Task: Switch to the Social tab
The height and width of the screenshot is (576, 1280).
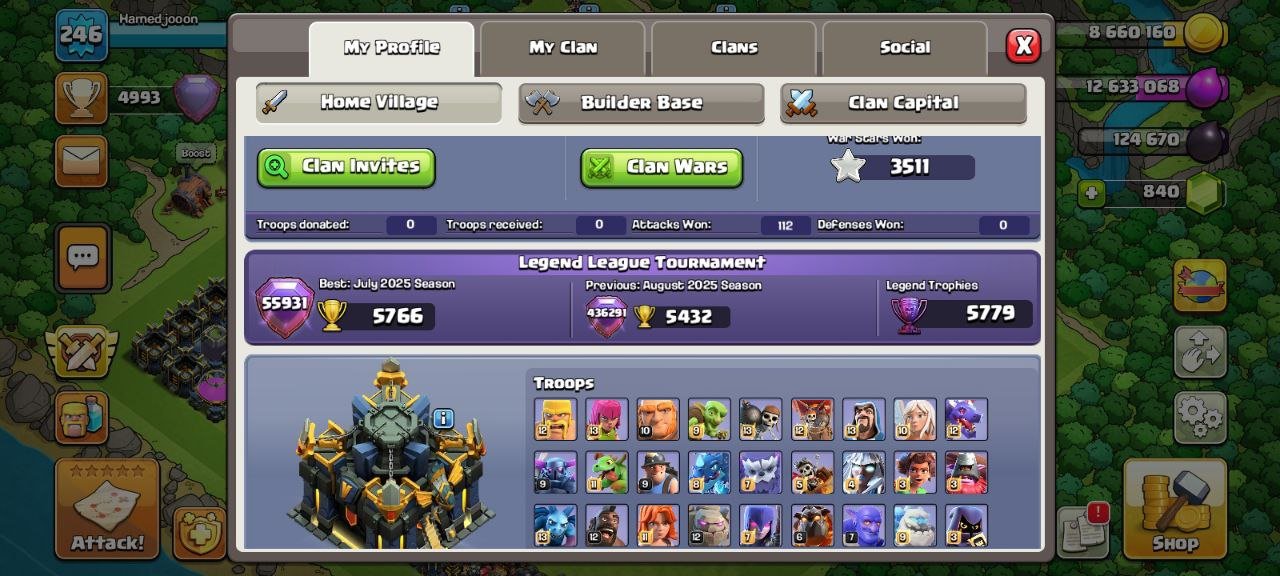Action: click(x=904, y=47)
